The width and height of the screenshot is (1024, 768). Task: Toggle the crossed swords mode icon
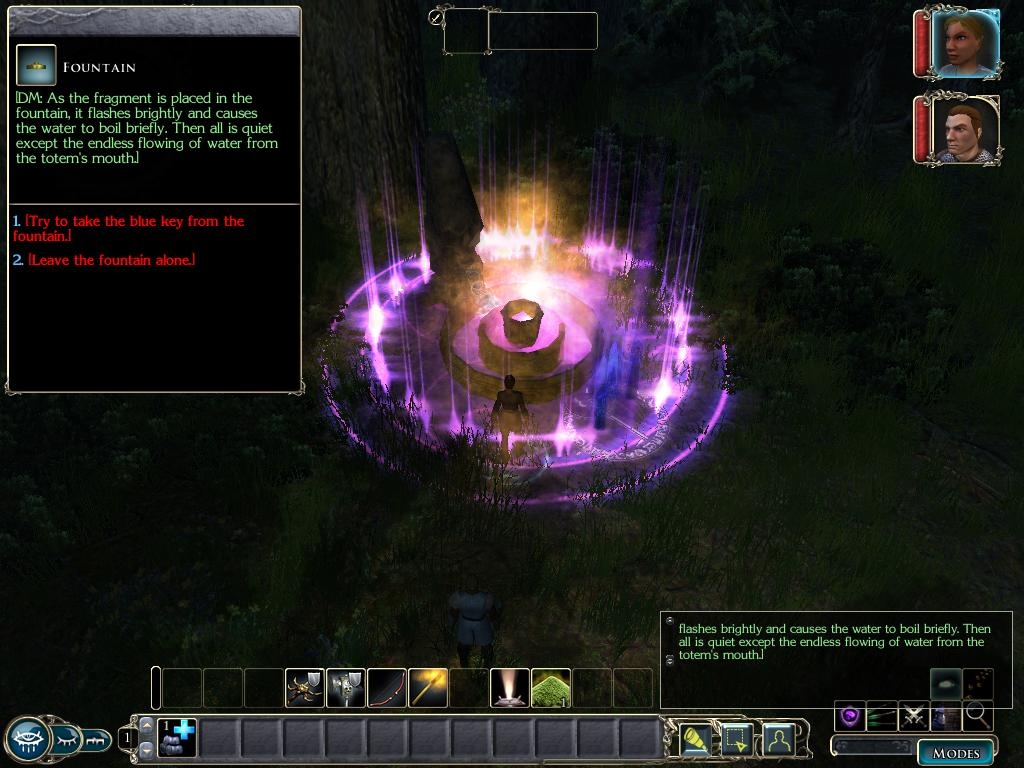[x=914, y=716]
